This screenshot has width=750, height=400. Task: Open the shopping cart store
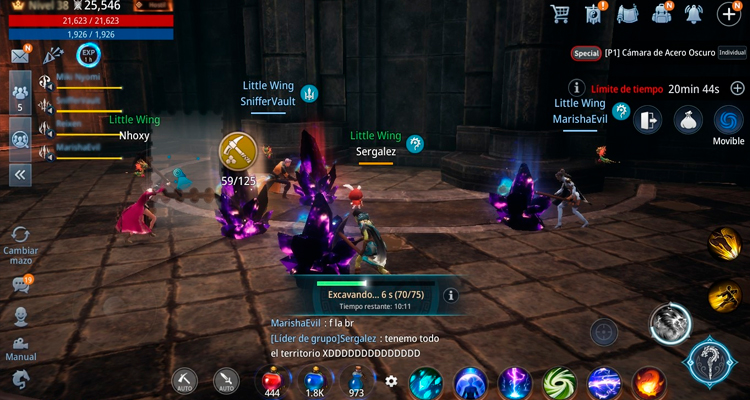pos(561,13)
